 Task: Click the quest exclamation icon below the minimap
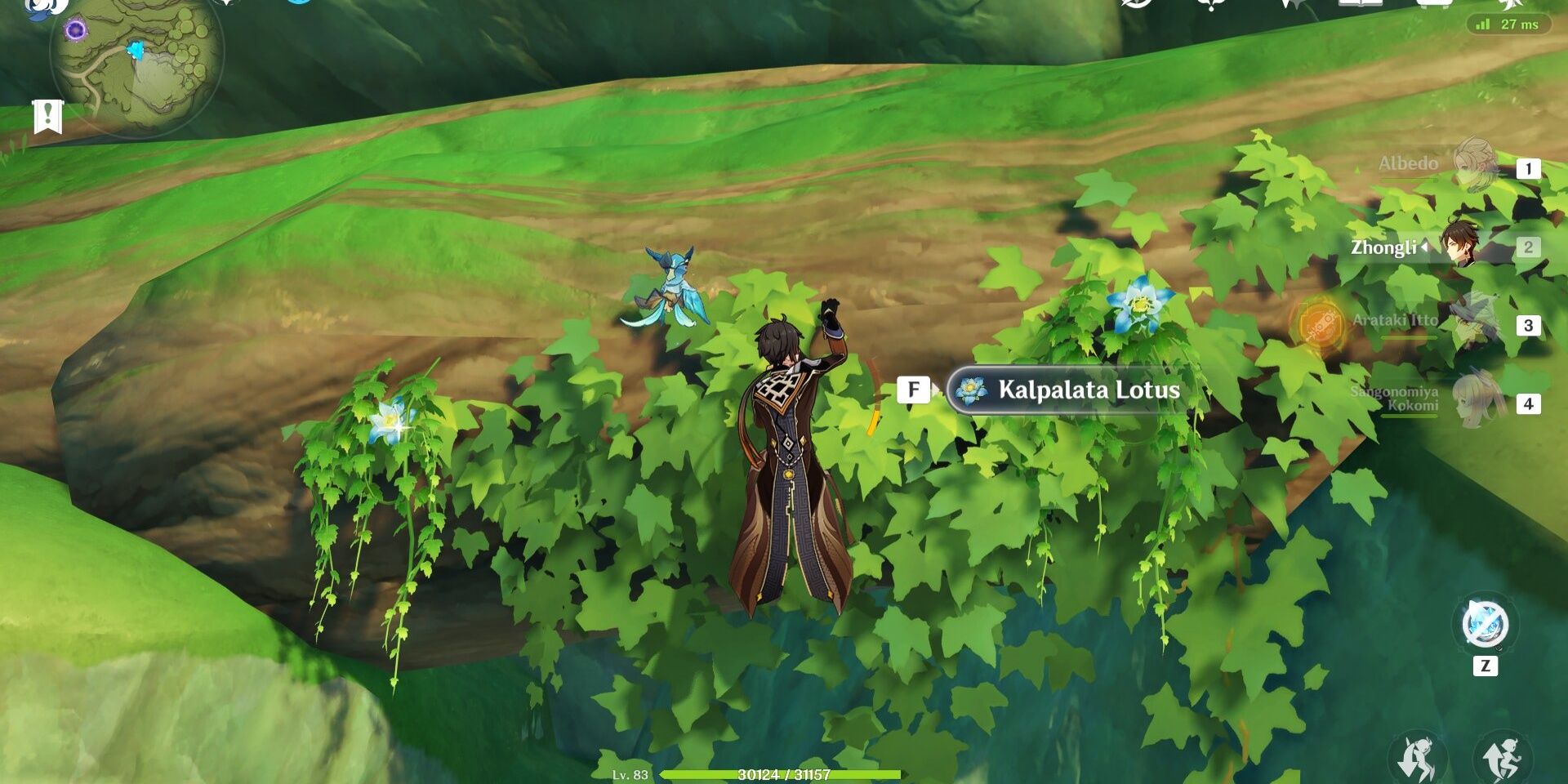[x=49, y=117]
